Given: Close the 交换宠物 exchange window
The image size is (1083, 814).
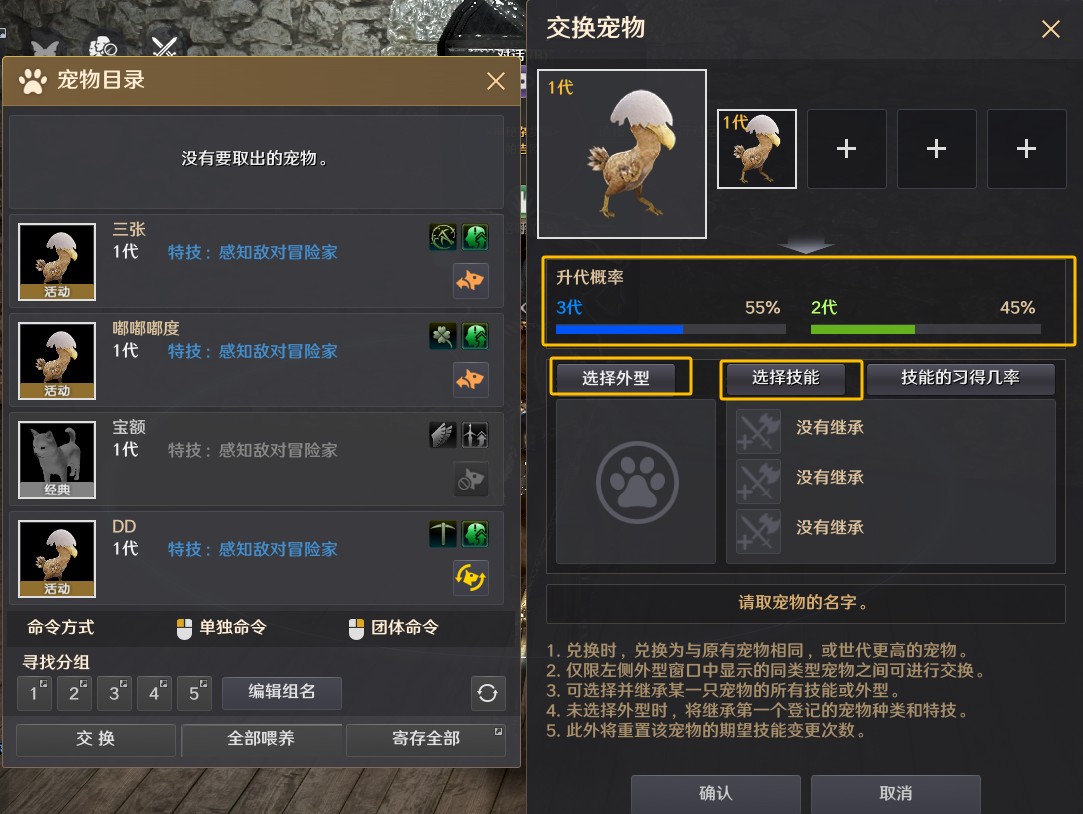Looking at the screenshot, I should 1051,29.
